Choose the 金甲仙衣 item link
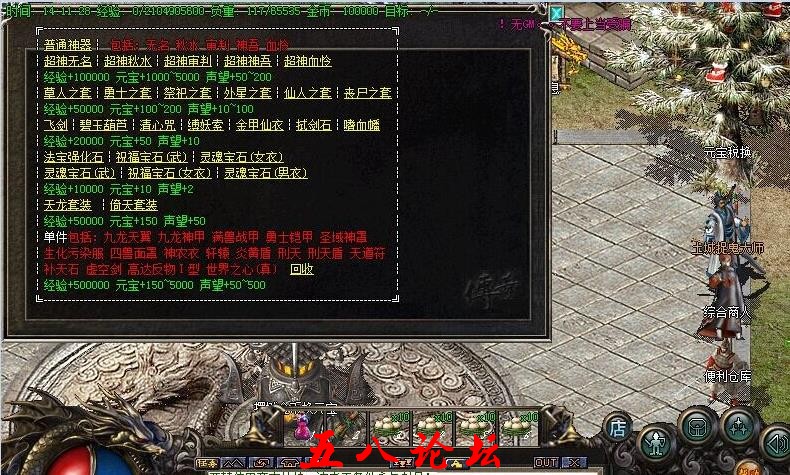The height and width of the screenshot is (475, 790). (259, 125)
